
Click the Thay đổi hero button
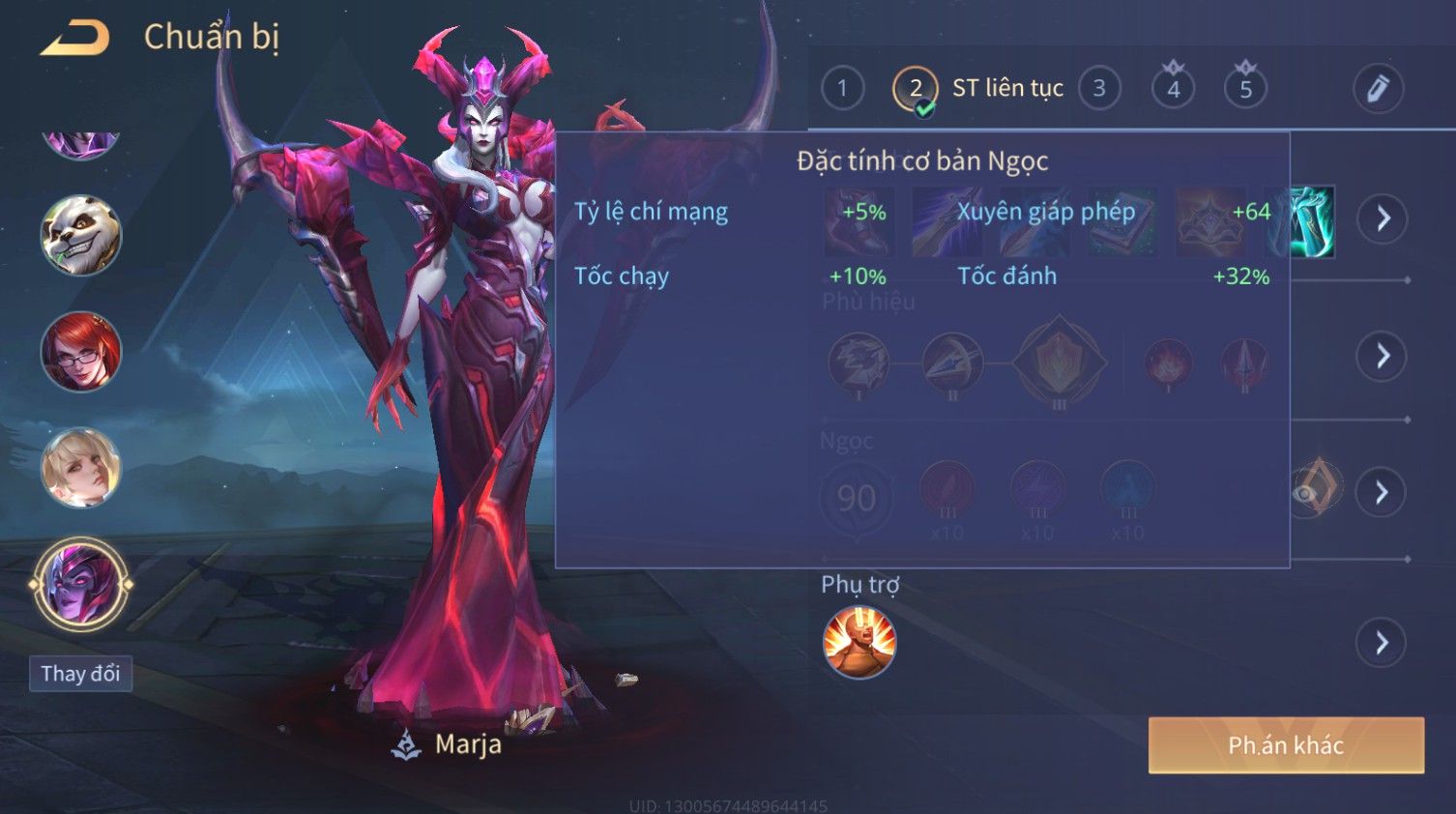click(80, 674)
